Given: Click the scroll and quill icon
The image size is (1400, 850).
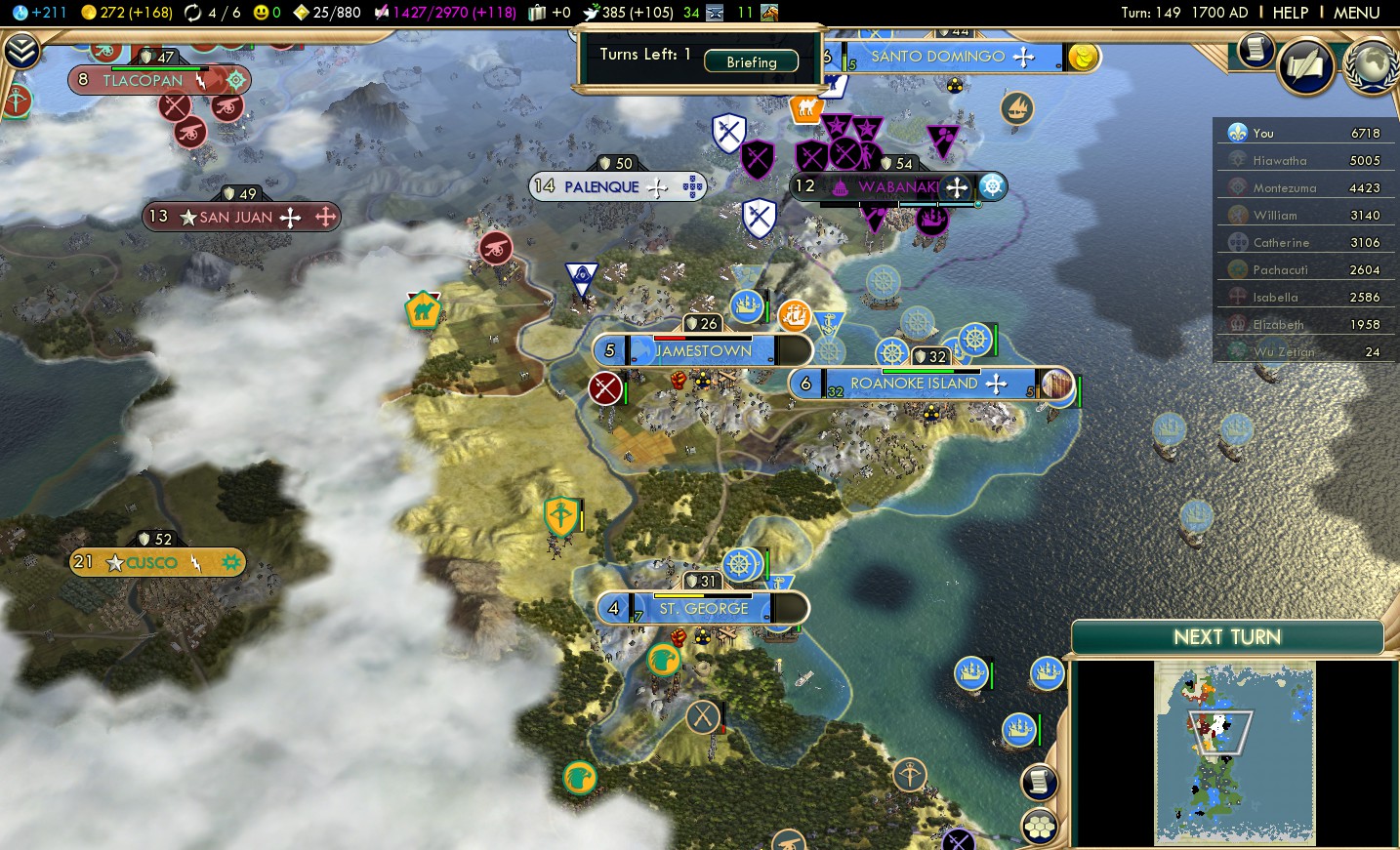Looking at the screenshot, I should click(x=1305, y=66).
